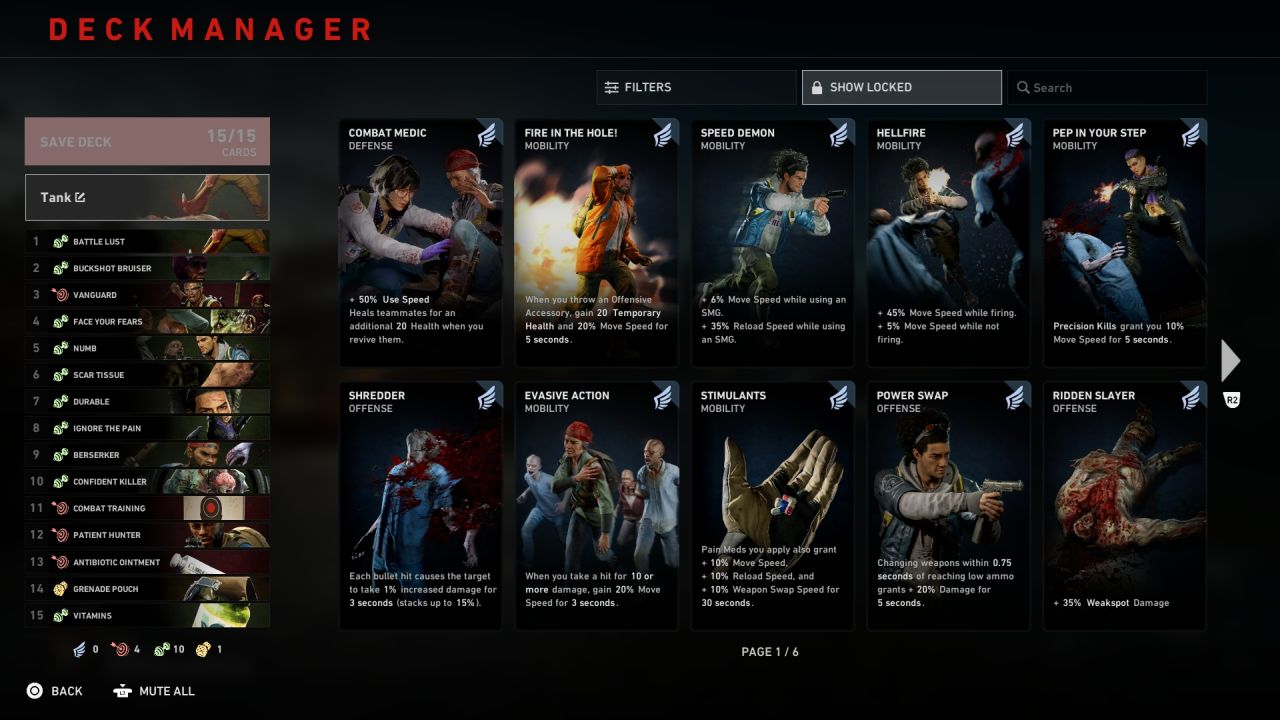Save the current deck
The width and height of the screenshot is (1280, 720).
pyautogui.click(x=147, y=141)
